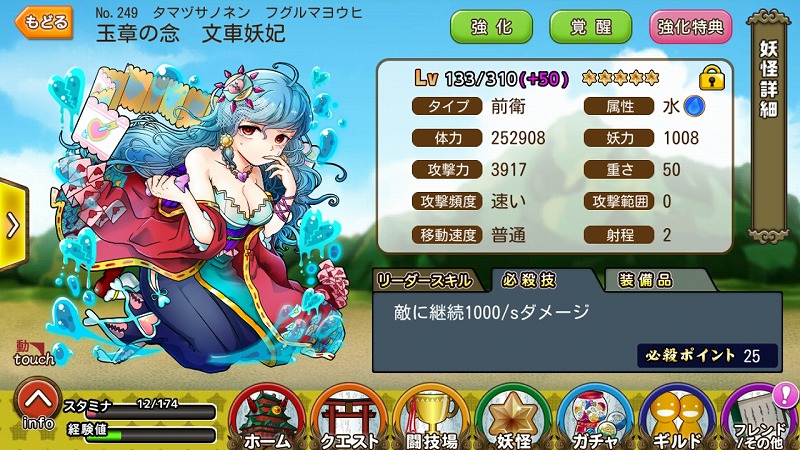Show the 強化特典 bonus list

(690, 26)
